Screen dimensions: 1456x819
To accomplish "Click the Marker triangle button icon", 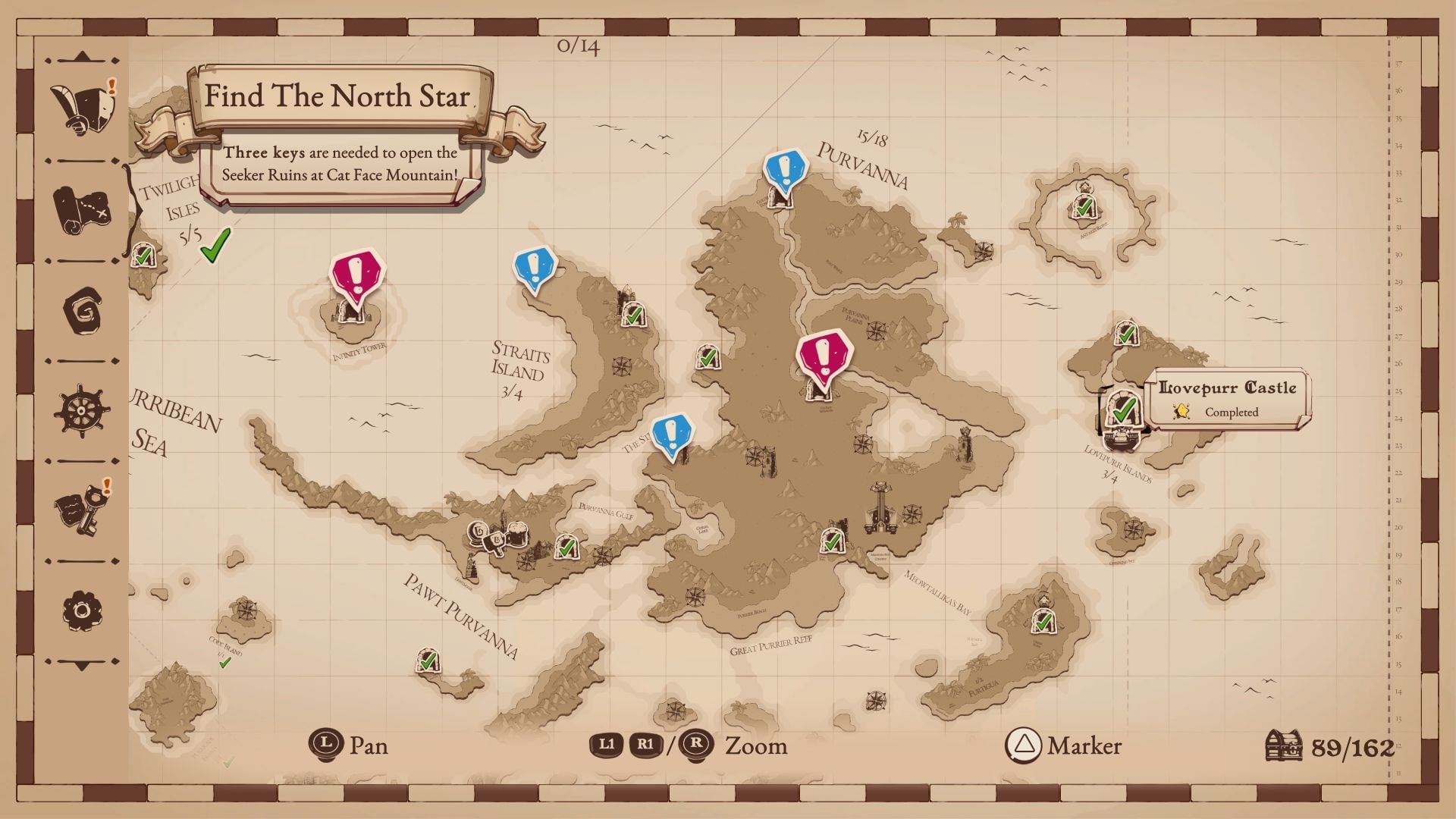I will (1023, 746).
